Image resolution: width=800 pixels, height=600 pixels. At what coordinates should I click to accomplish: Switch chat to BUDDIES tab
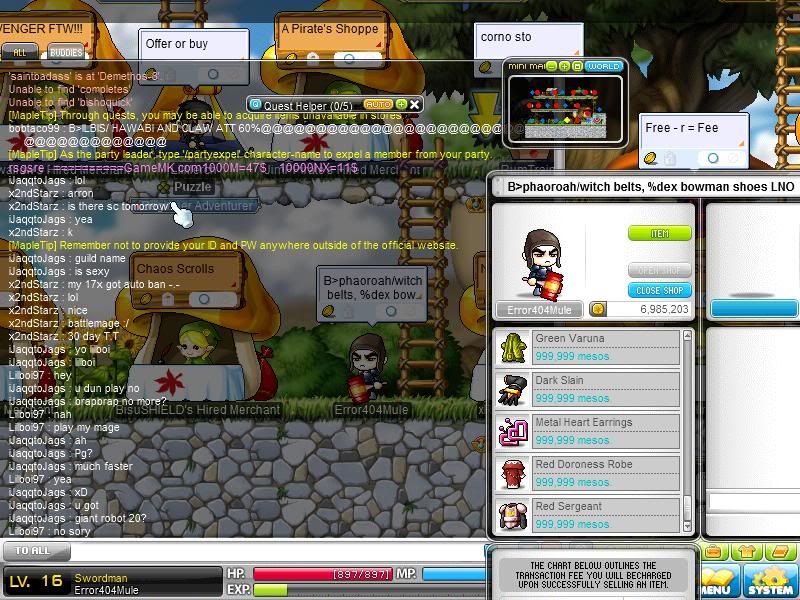pyautogui.click(x=66, y=52)
